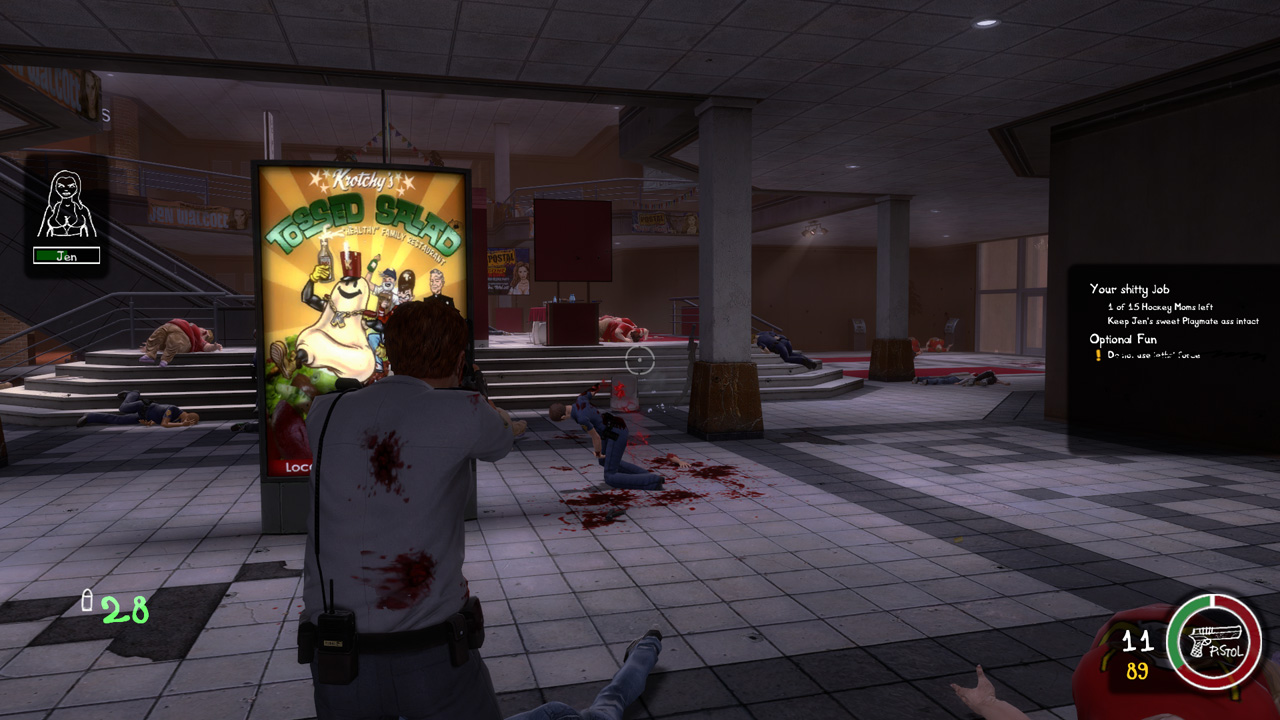
Task: Select the Pistol weapon icon
Action: [1215, 640]
